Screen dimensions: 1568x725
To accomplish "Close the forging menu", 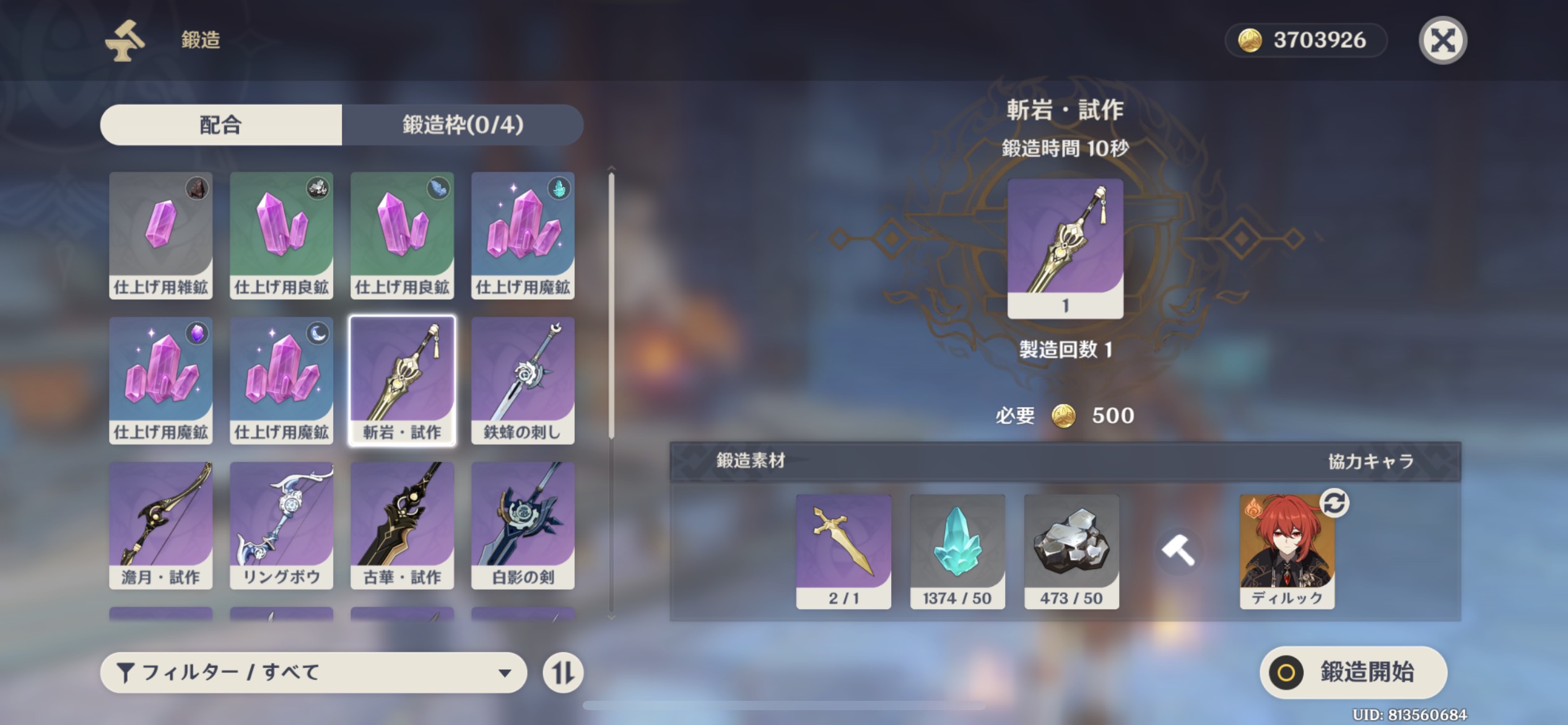I will coord(1442,41).
